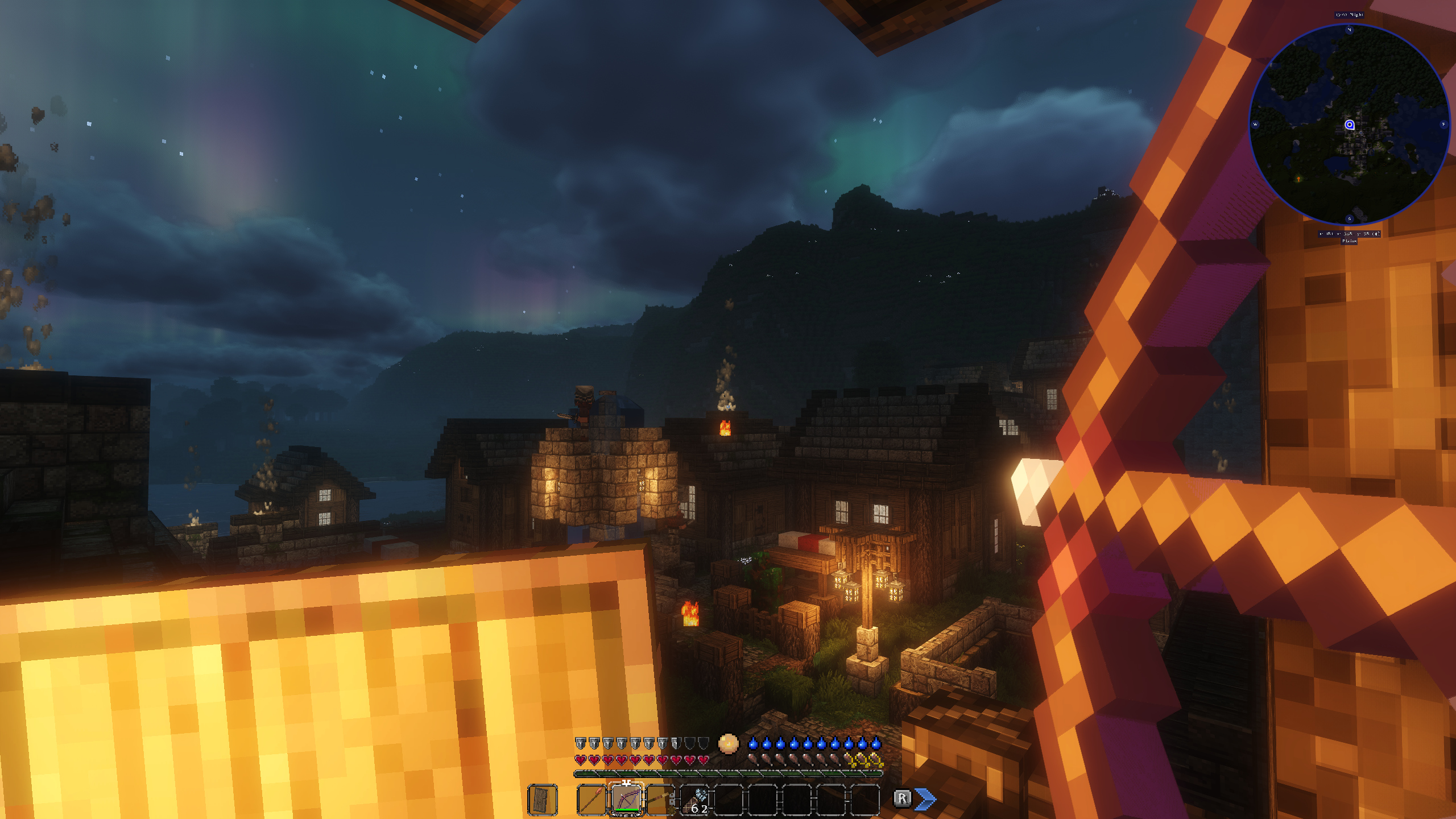
Task: Click the S compass marker on the minimap
Action: (x=1349, y=218)
